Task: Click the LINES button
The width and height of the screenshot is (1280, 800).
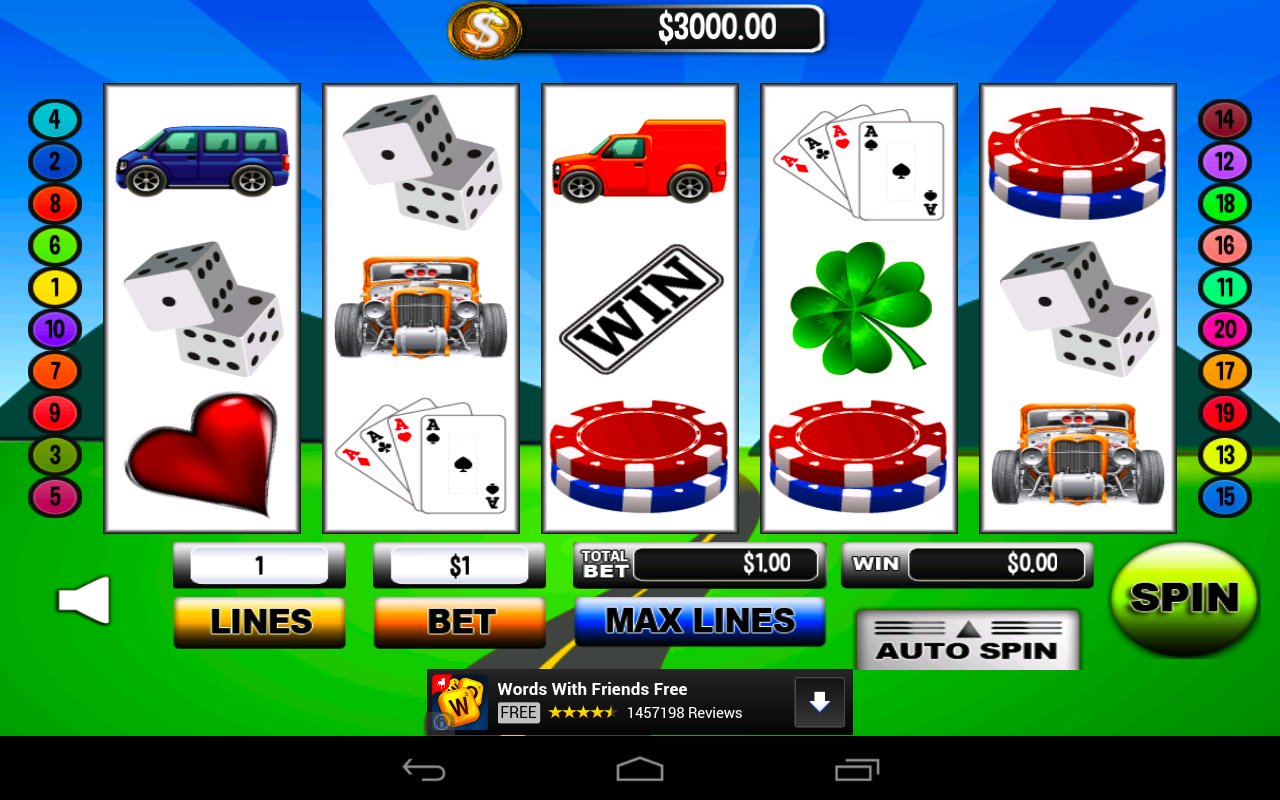Action: 258,621
